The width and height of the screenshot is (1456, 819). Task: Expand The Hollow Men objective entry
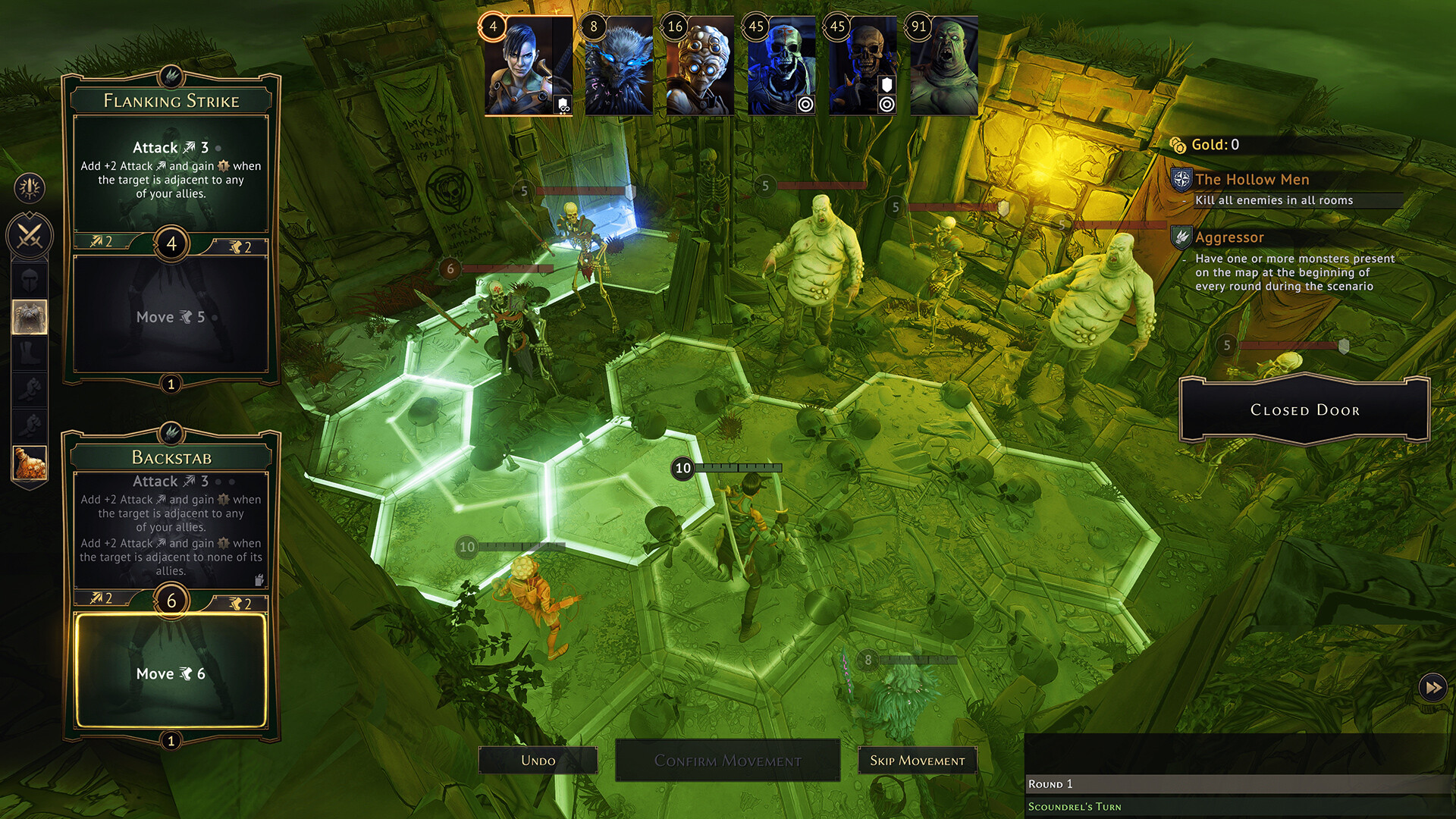[x=1253, y=180]
